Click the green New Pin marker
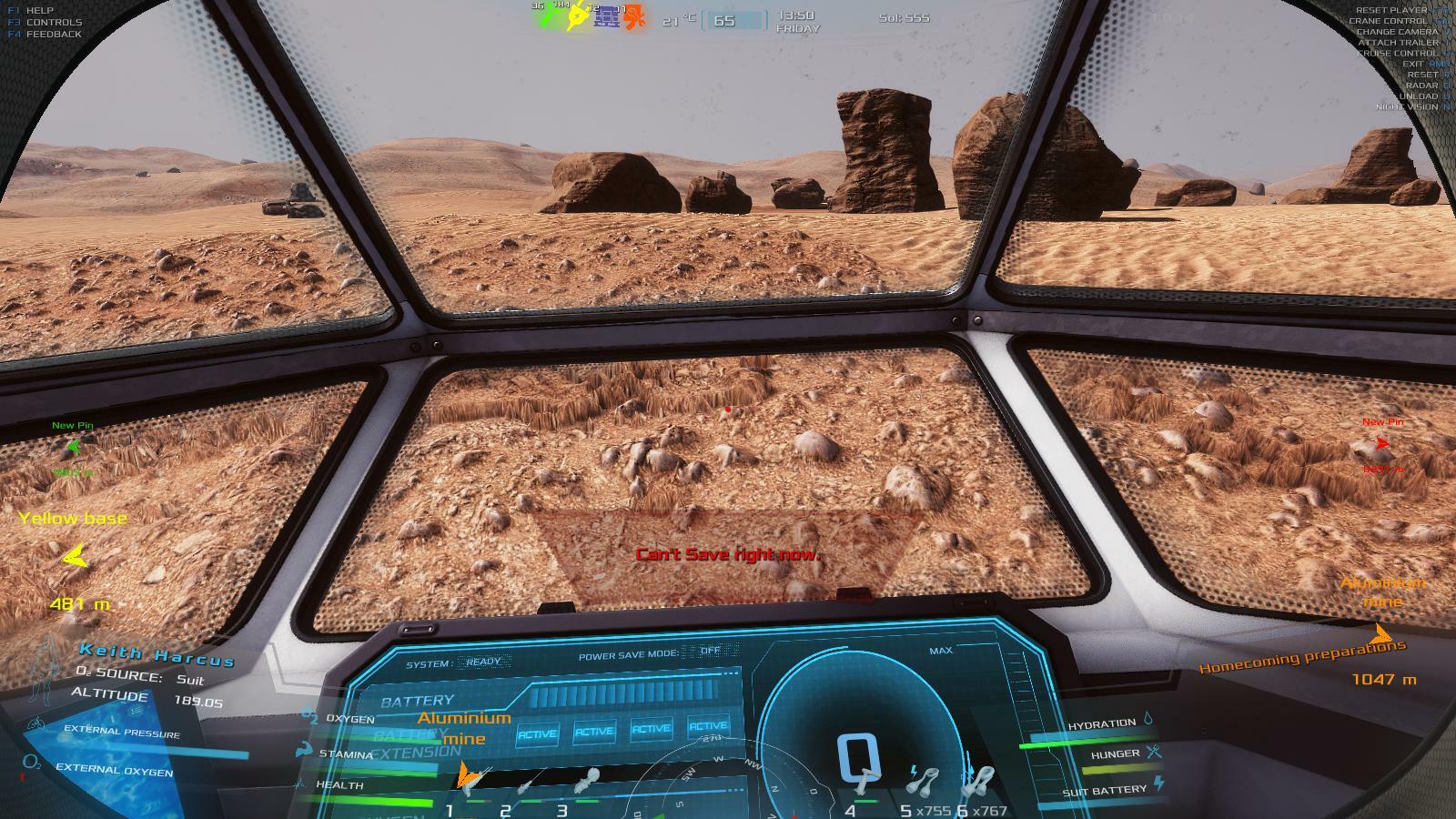The image size is (1456, 819). tap(74, 447)
